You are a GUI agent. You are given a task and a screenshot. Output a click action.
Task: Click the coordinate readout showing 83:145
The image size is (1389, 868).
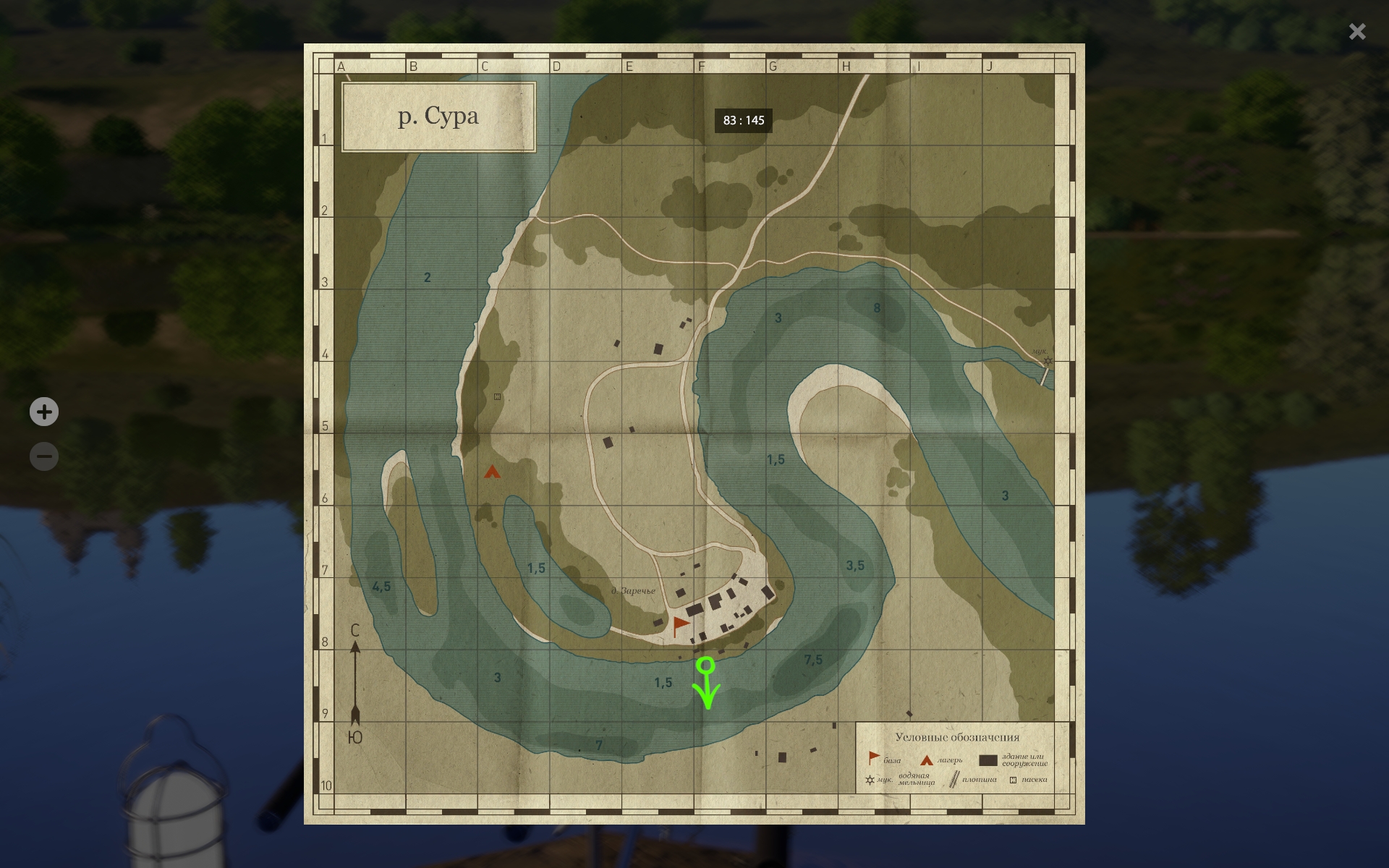(743, 121)
